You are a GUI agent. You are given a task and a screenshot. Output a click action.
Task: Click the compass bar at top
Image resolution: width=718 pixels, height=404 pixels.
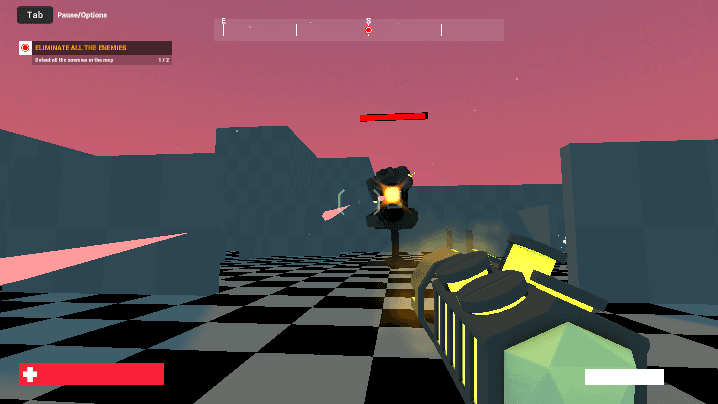pos(358,30)
